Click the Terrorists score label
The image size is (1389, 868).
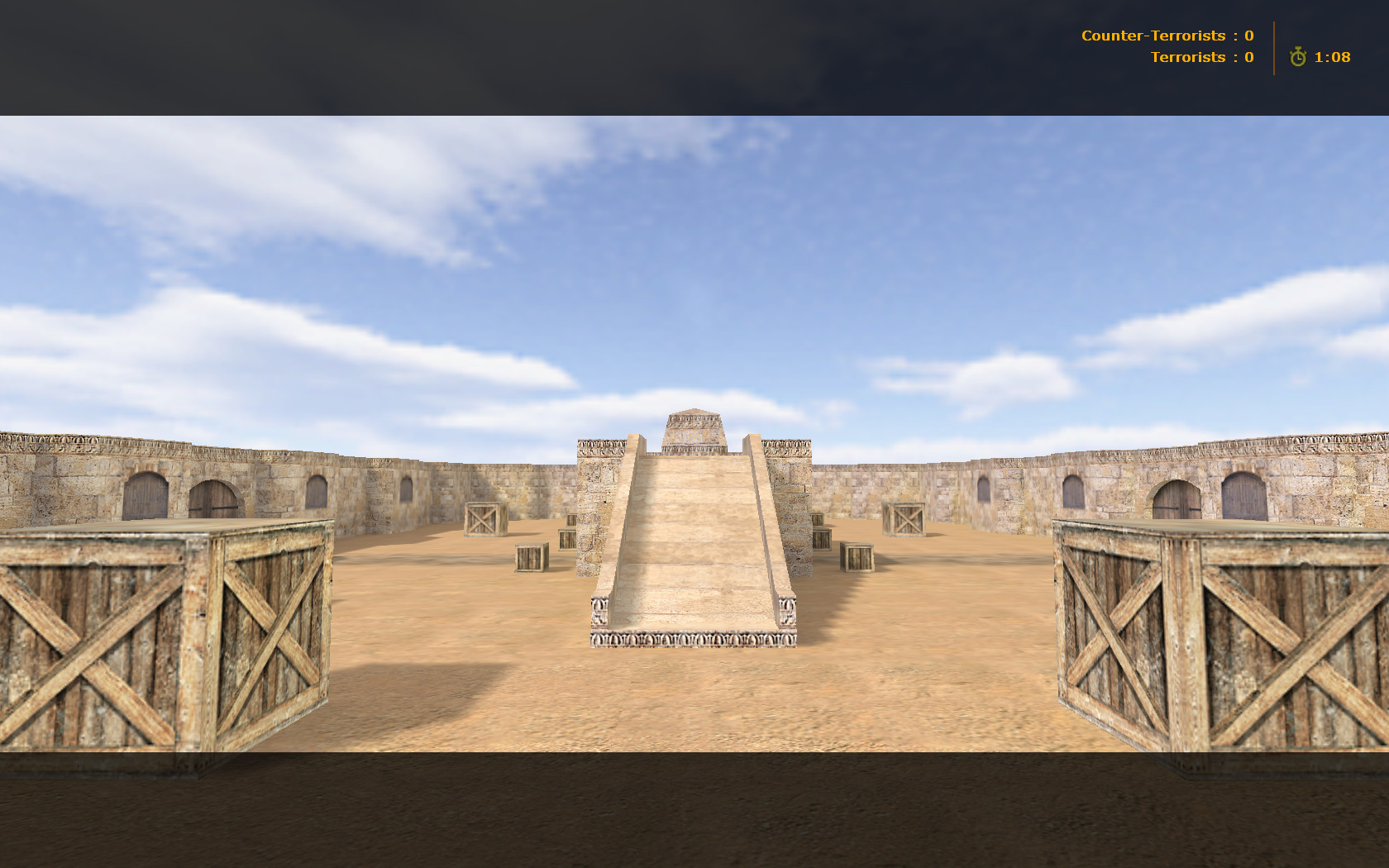tap(1188, 57)
